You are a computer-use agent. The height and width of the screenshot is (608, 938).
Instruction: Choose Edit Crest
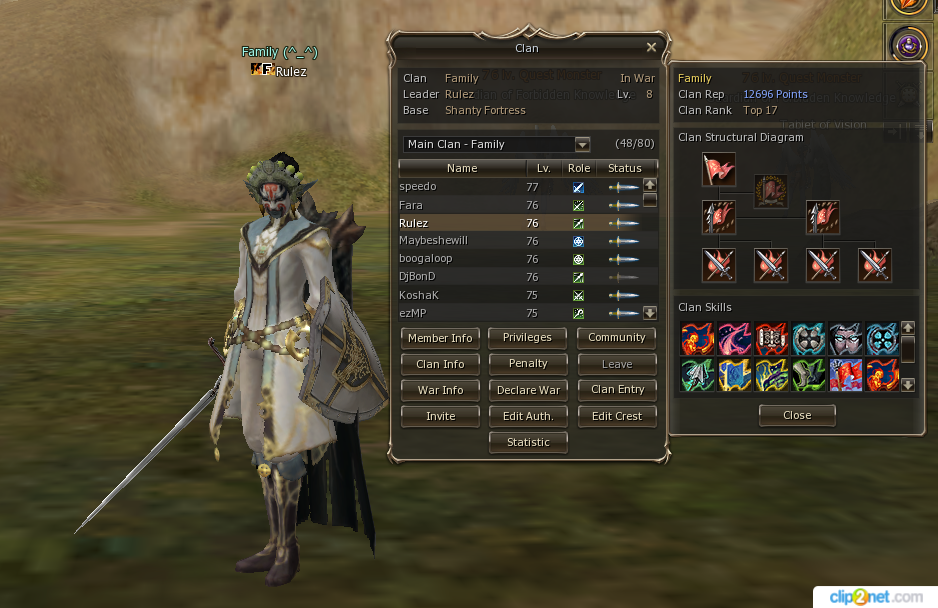(x=616, y=416)
